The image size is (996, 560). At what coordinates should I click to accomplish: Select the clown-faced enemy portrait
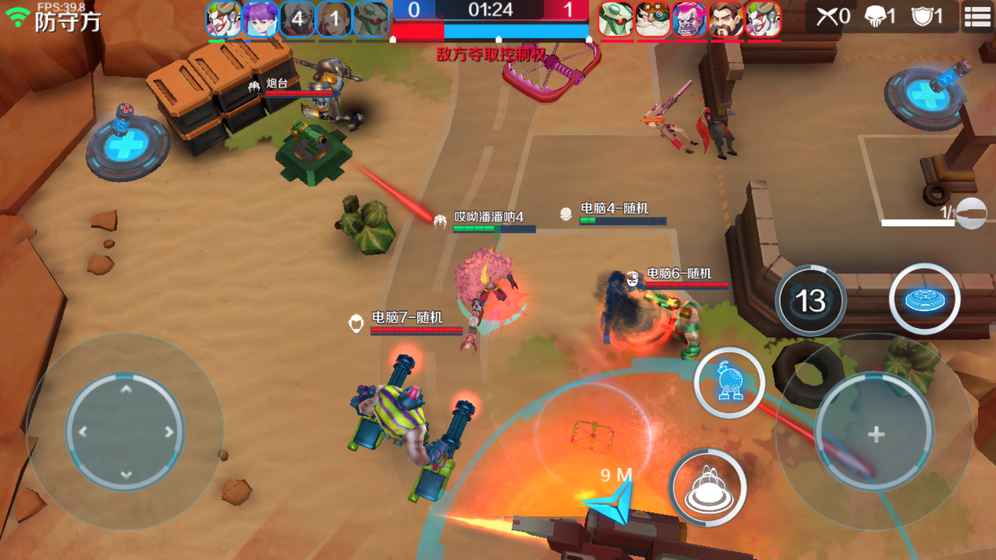[x=762, y=19]
